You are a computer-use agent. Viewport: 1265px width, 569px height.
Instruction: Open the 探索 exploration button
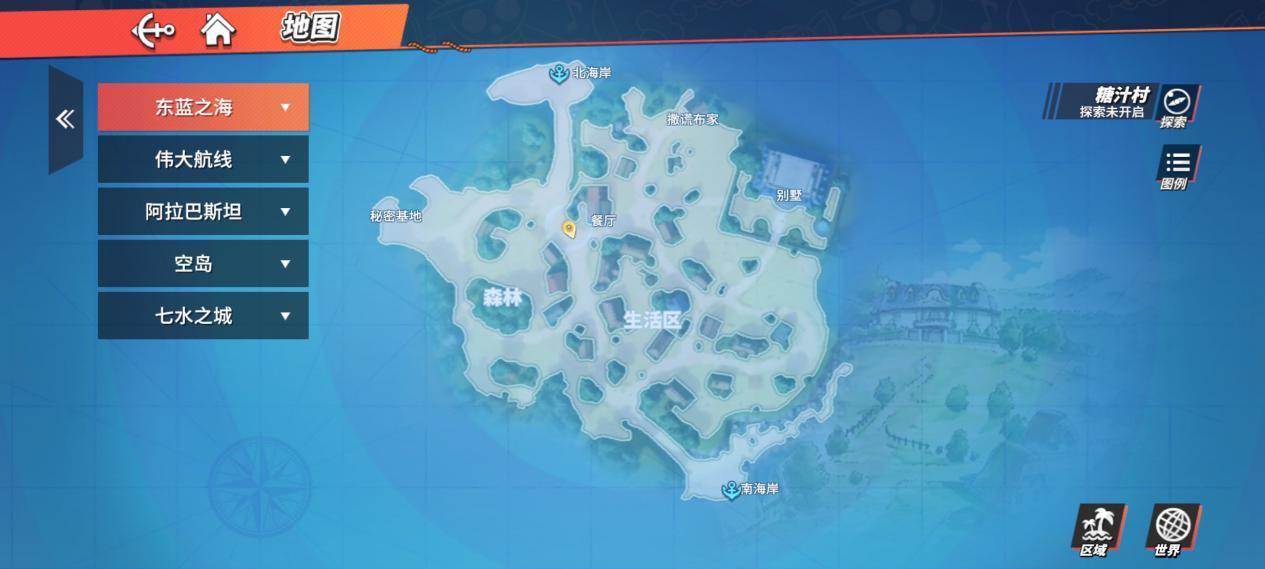1176,105
